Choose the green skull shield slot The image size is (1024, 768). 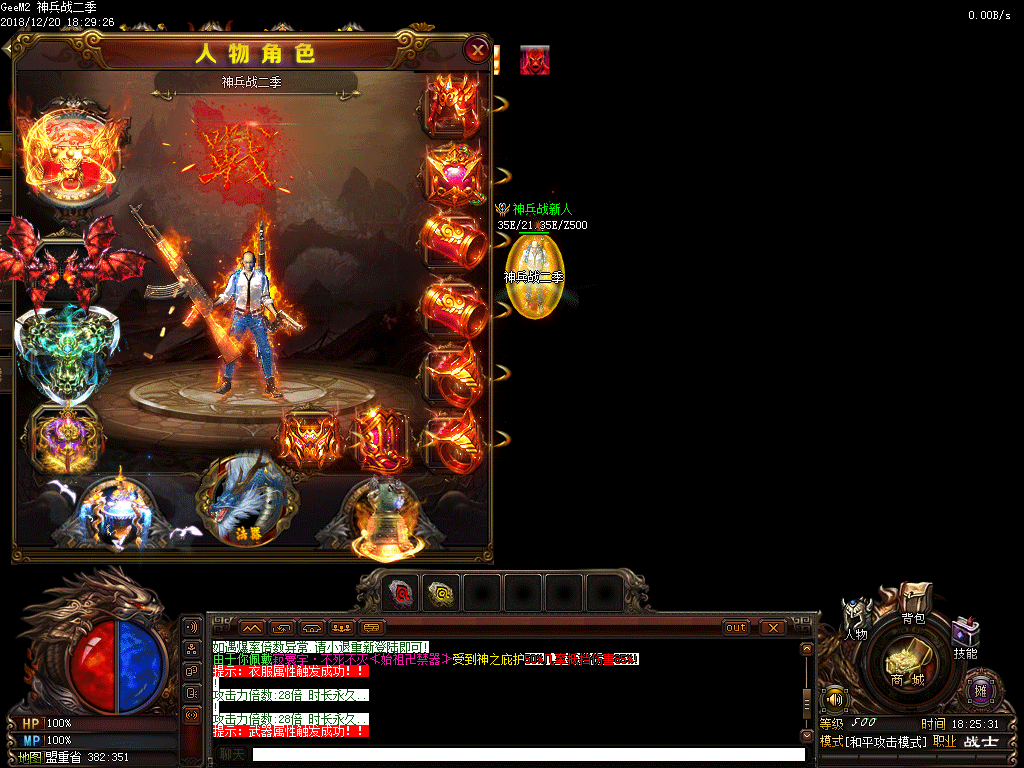(68, 350)
